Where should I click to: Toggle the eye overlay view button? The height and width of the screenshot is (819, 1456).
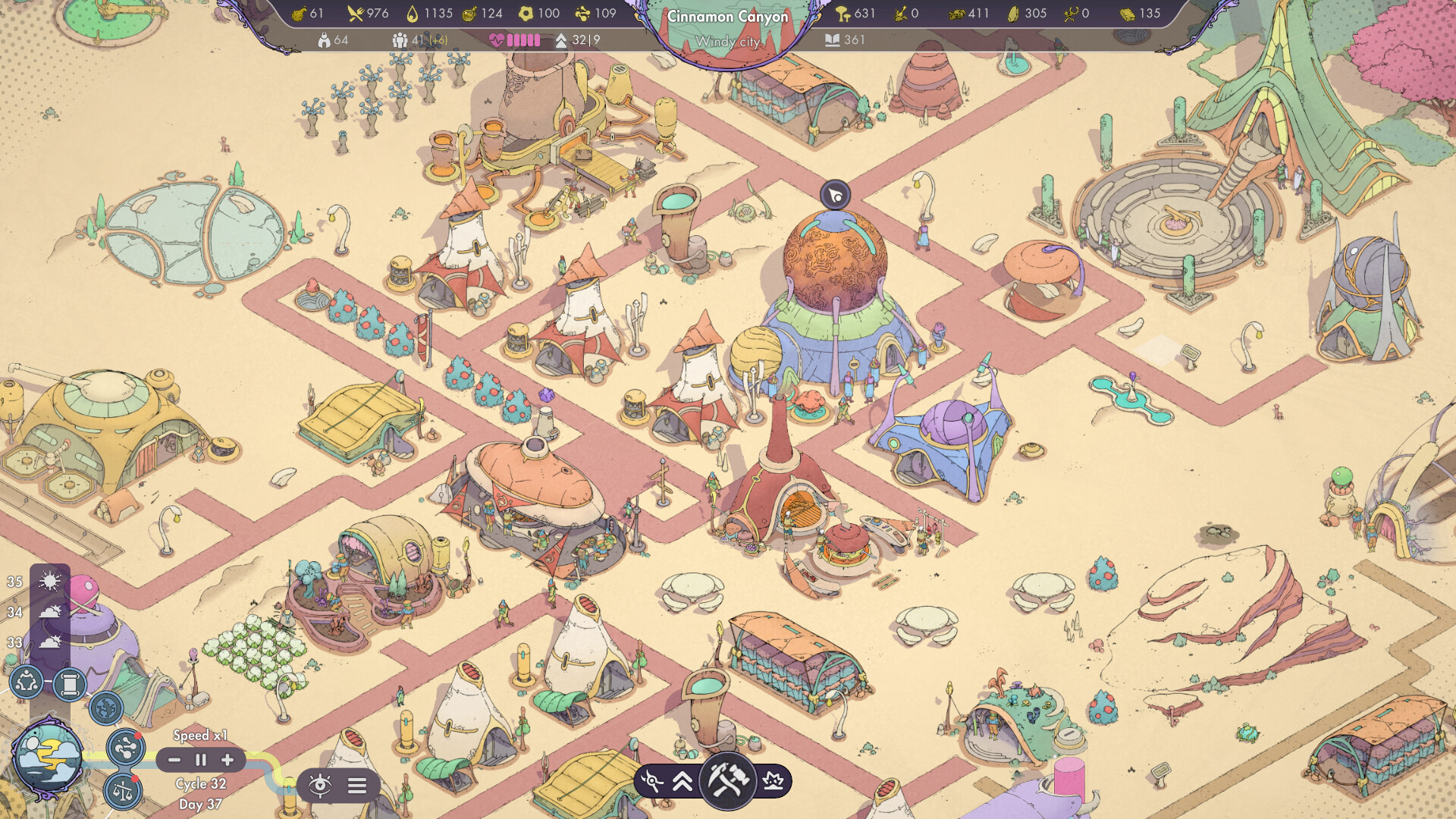320,785
